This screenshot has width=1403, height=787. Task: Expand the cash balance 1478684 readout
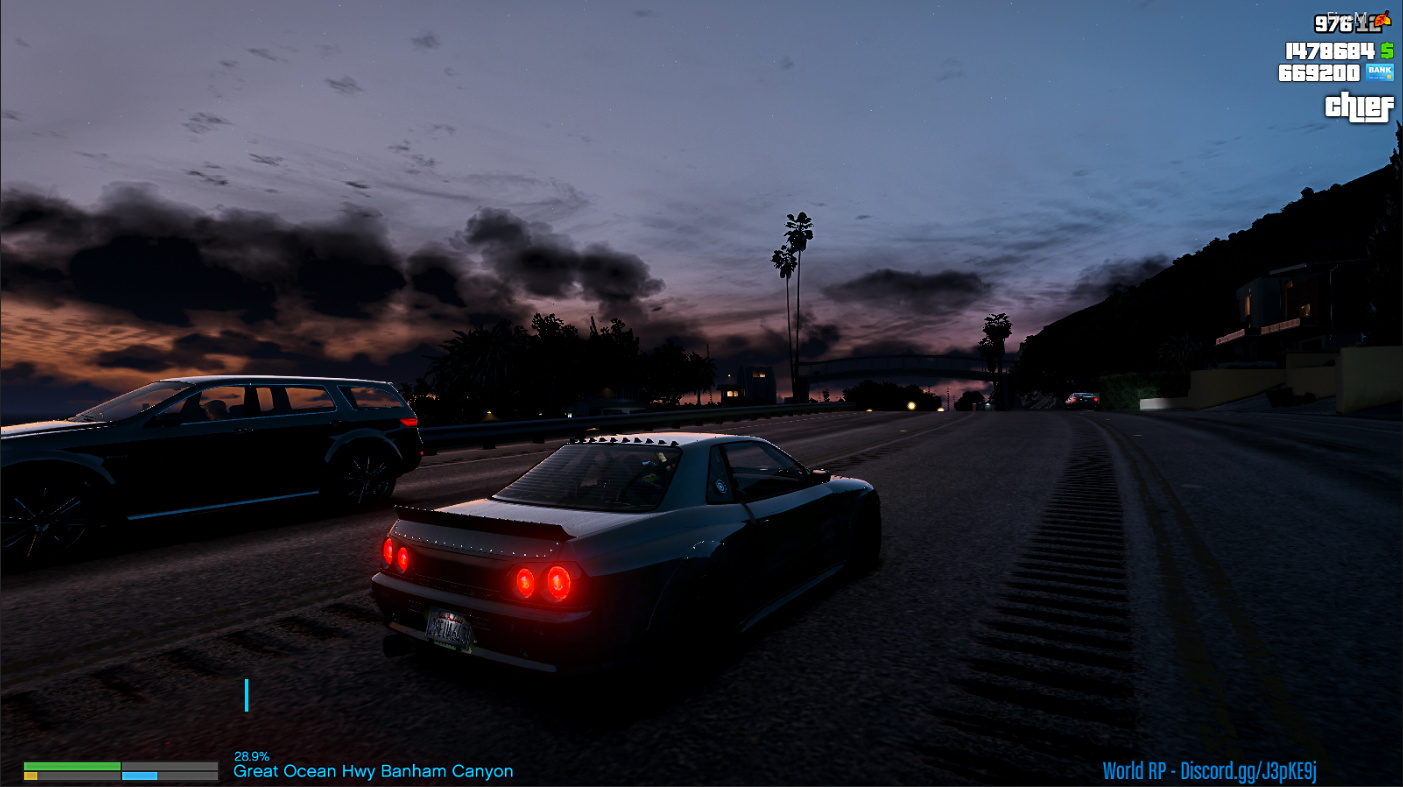(x=1330, y=49)
